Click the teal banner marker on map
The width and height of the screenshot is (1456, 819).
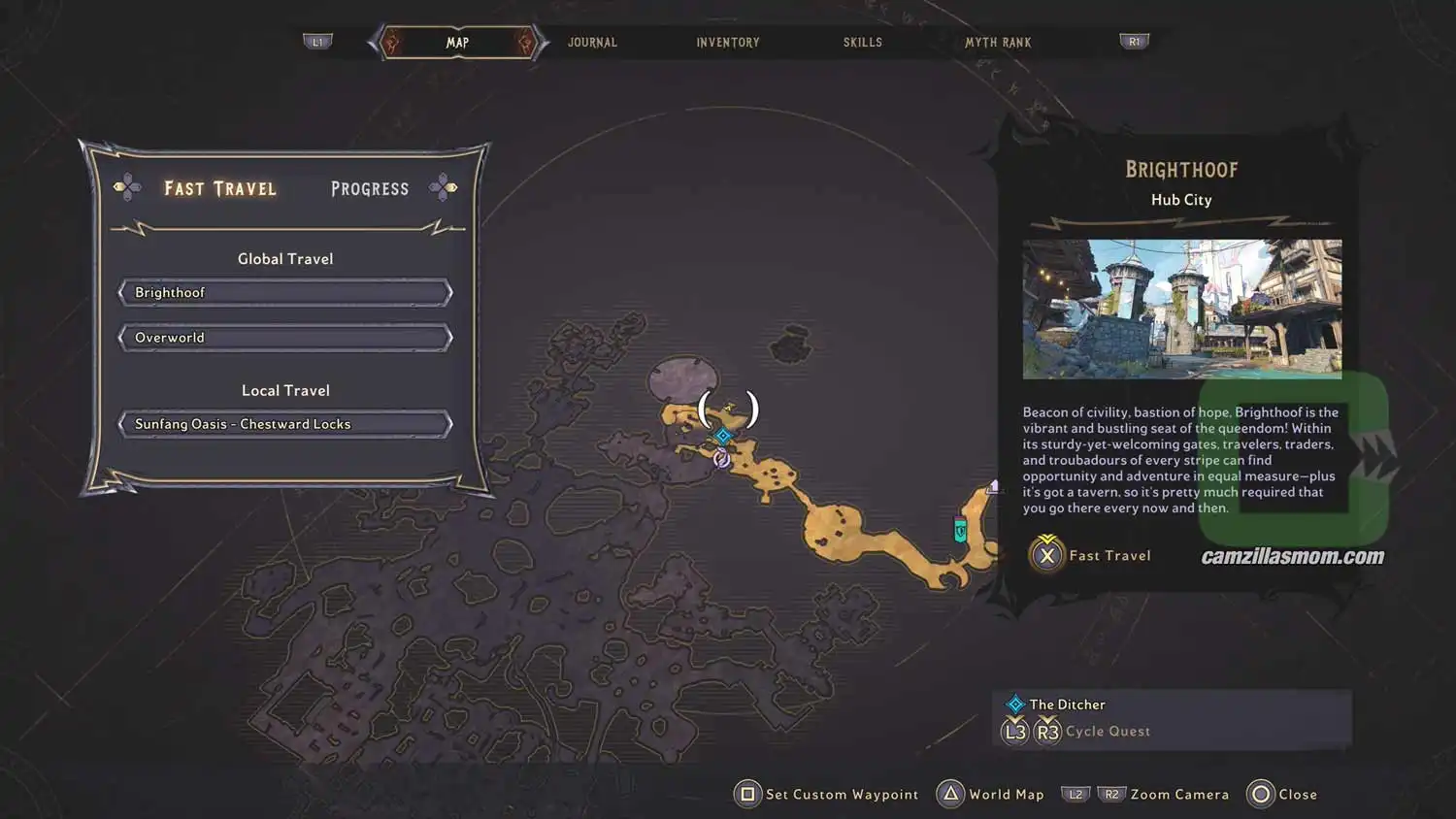(960, 530)
